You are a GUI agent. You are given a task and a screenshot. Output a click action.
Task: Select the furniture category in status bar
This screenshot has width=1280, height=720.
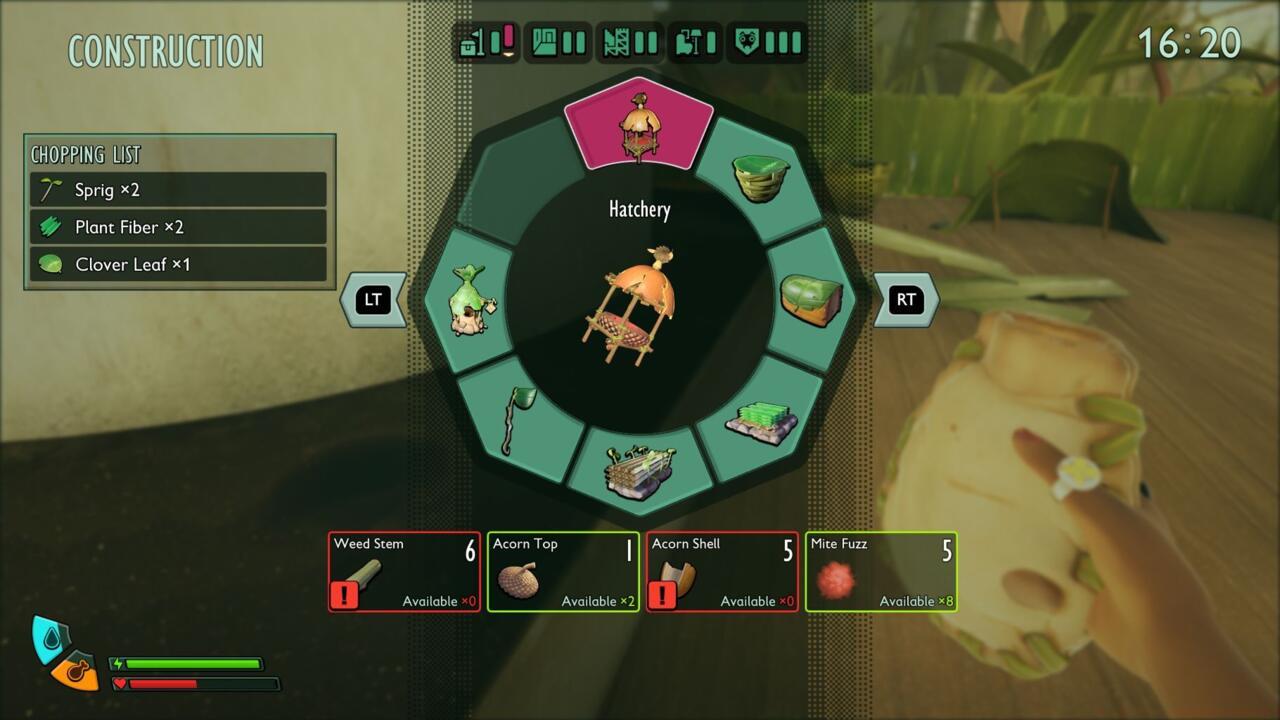[690, 42]
